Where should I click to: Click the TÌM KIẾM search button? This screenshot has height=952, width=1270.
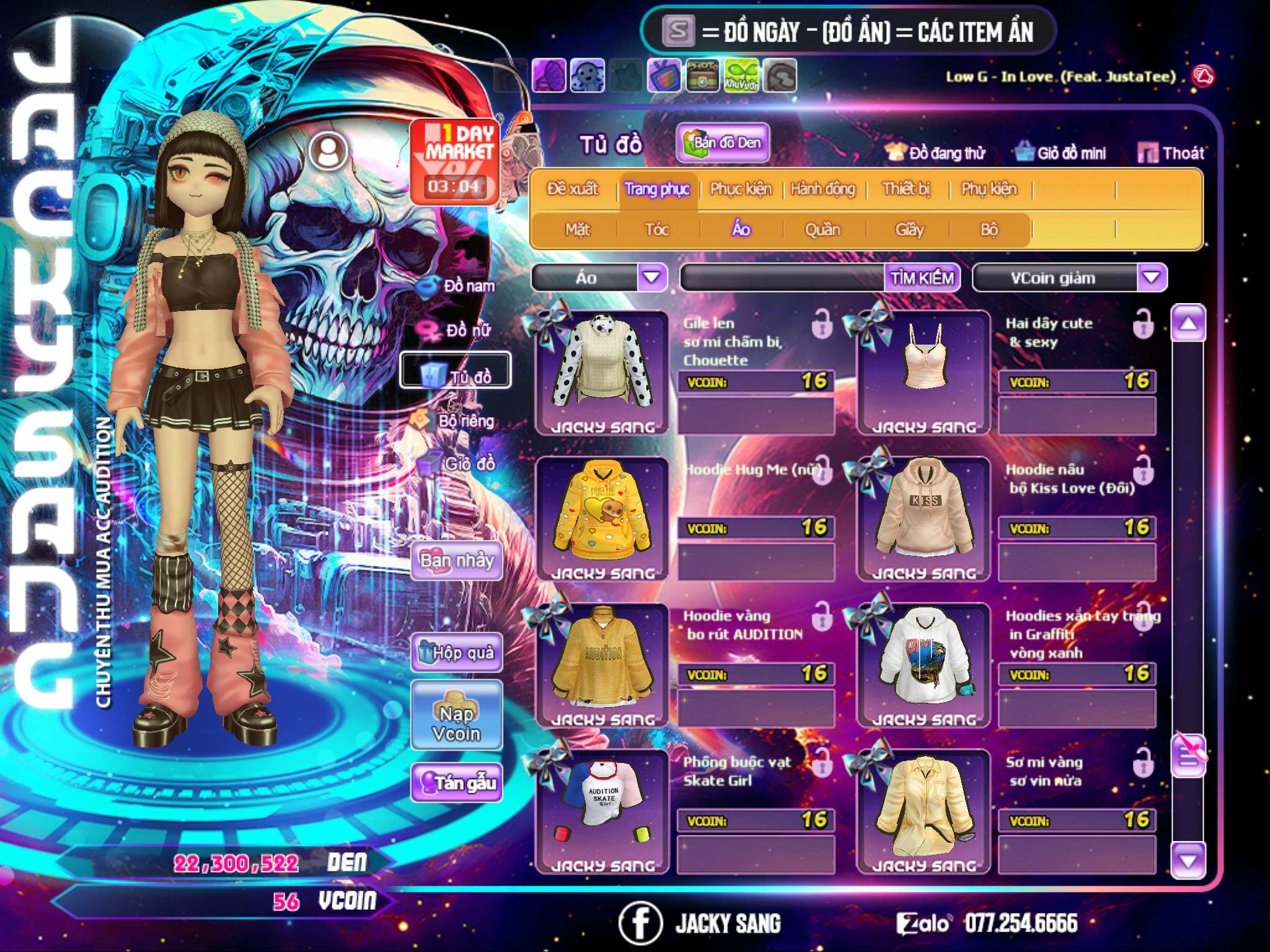922,278
